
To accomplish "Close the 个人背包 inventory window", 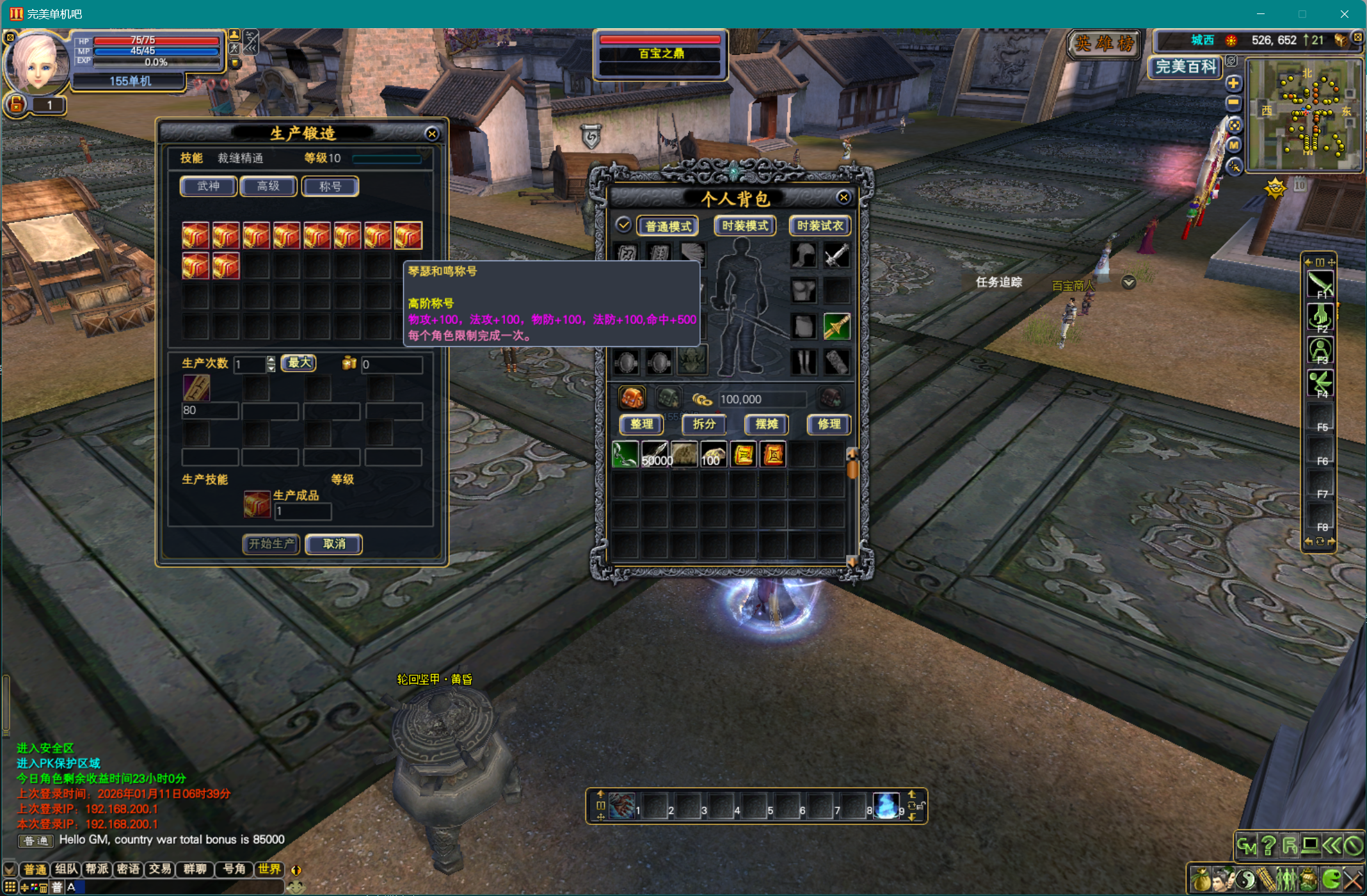I will 843,198.
